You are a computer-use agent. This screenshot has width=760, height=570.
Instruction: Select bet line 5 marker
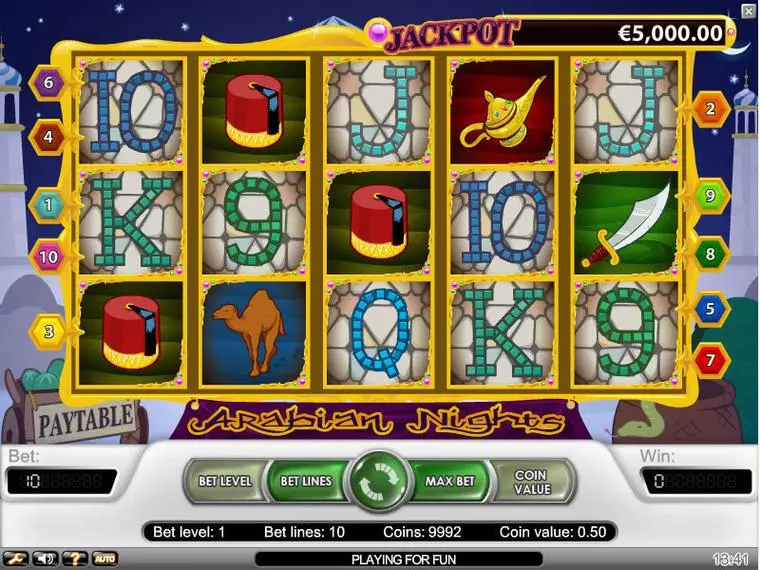click(710, 309)
